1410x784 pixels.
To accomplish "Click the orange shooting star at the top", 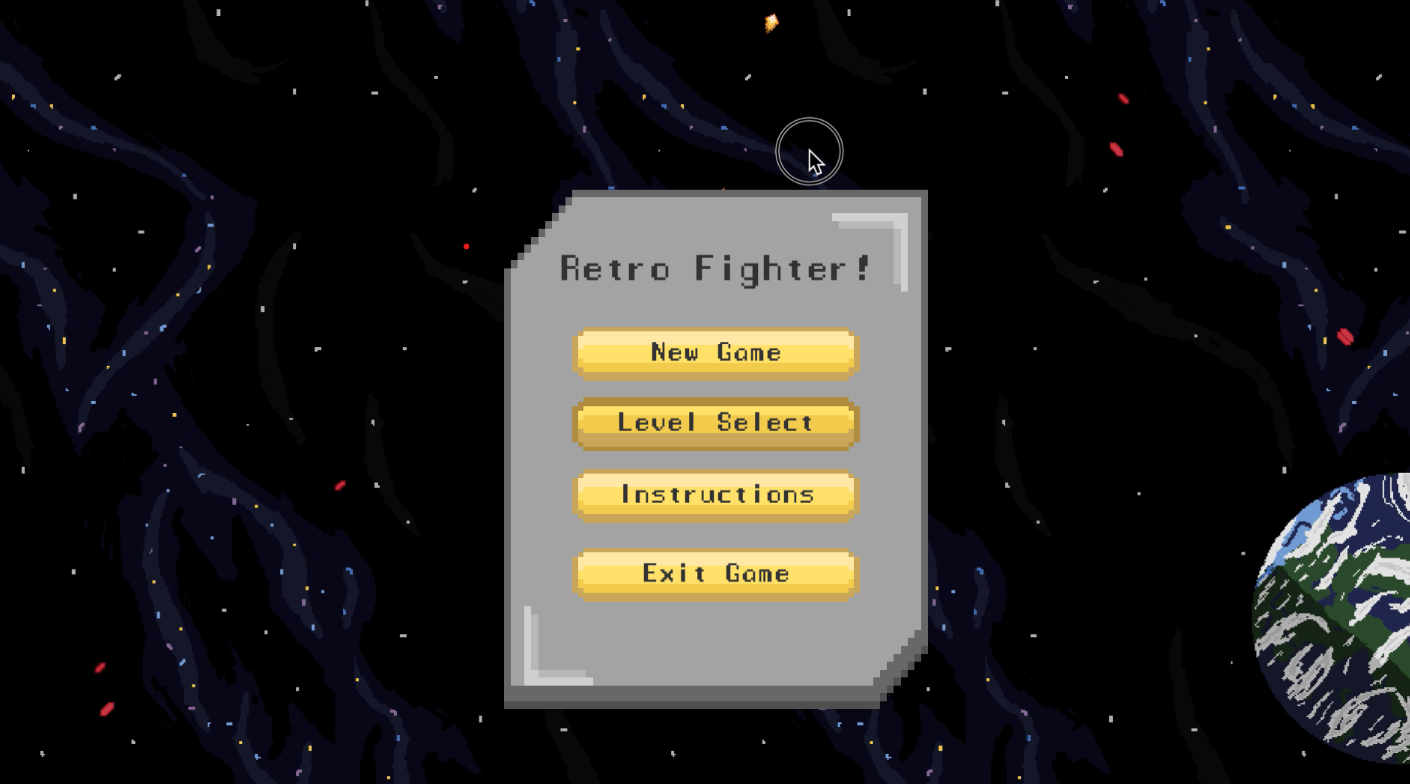I will pos(770,21).
